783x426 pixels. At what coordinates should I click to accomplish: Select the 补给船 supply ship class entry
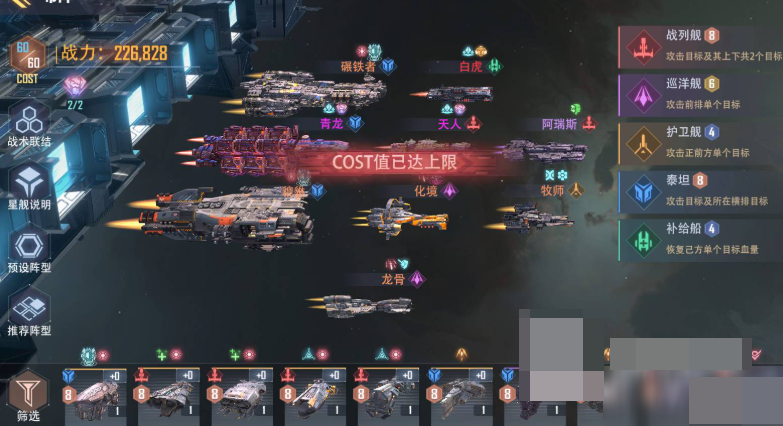[x=700, y=240]
